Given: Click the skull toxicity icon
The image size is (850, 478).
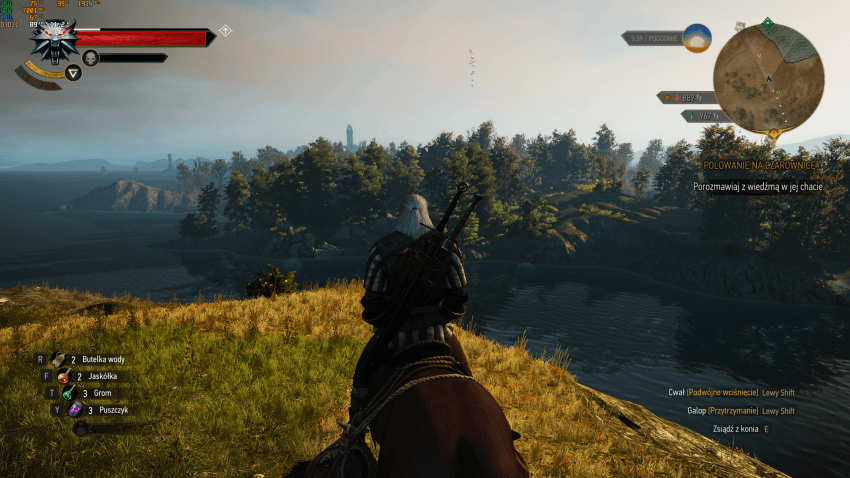Looking at the screenshot, I should tap(90, 58).
